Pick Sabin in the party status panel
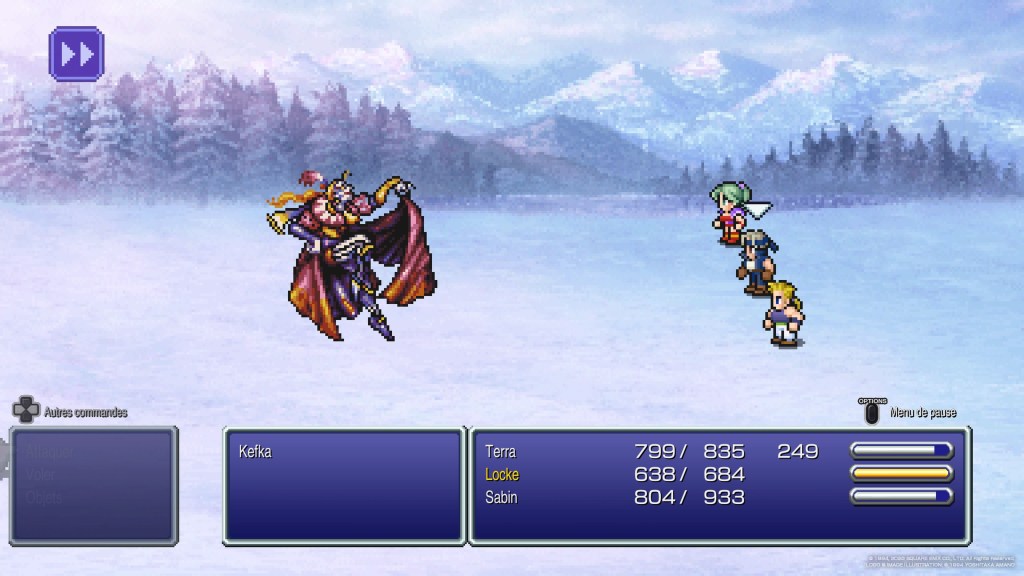Screen dimensions: 1024x576 (x=501, y=497)
